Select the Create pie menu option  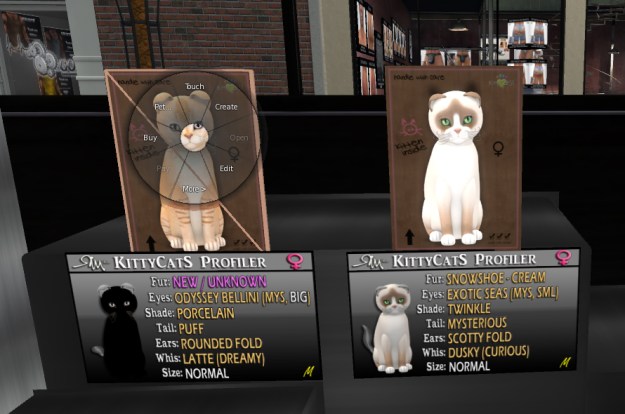[226, 106]
